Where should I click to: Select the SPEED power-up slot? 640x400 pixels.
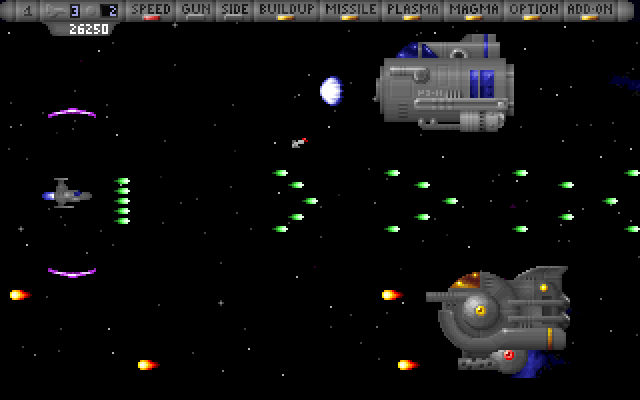coord(151,10)
